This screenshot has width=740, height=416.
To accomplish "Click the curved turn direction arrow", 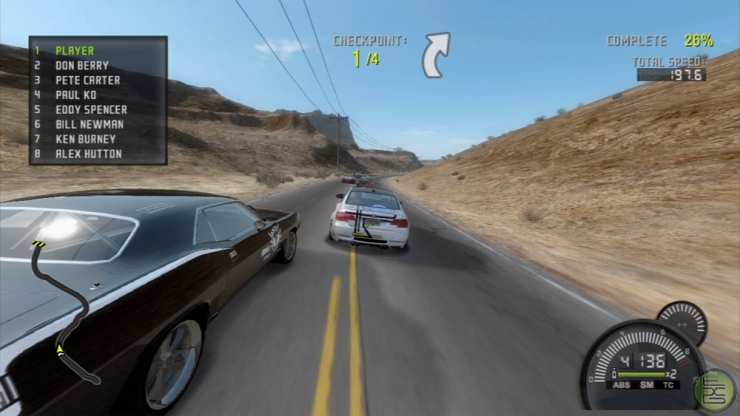I will pos(436,53).
